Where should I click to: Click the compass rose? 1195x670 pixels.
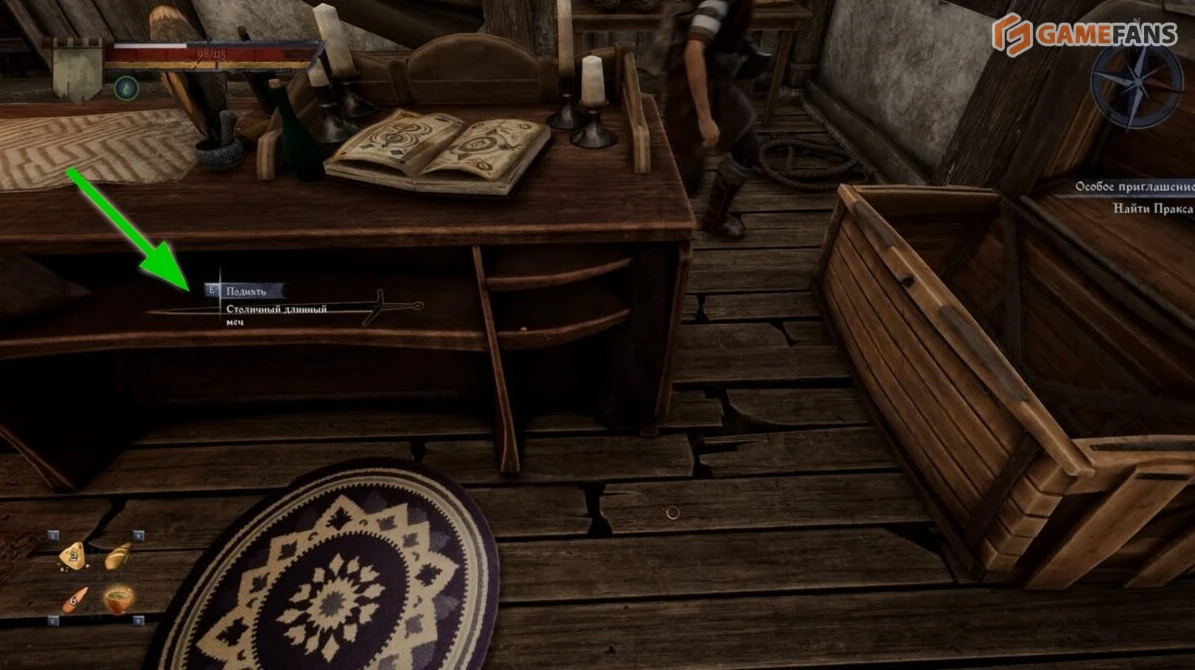1136,84
